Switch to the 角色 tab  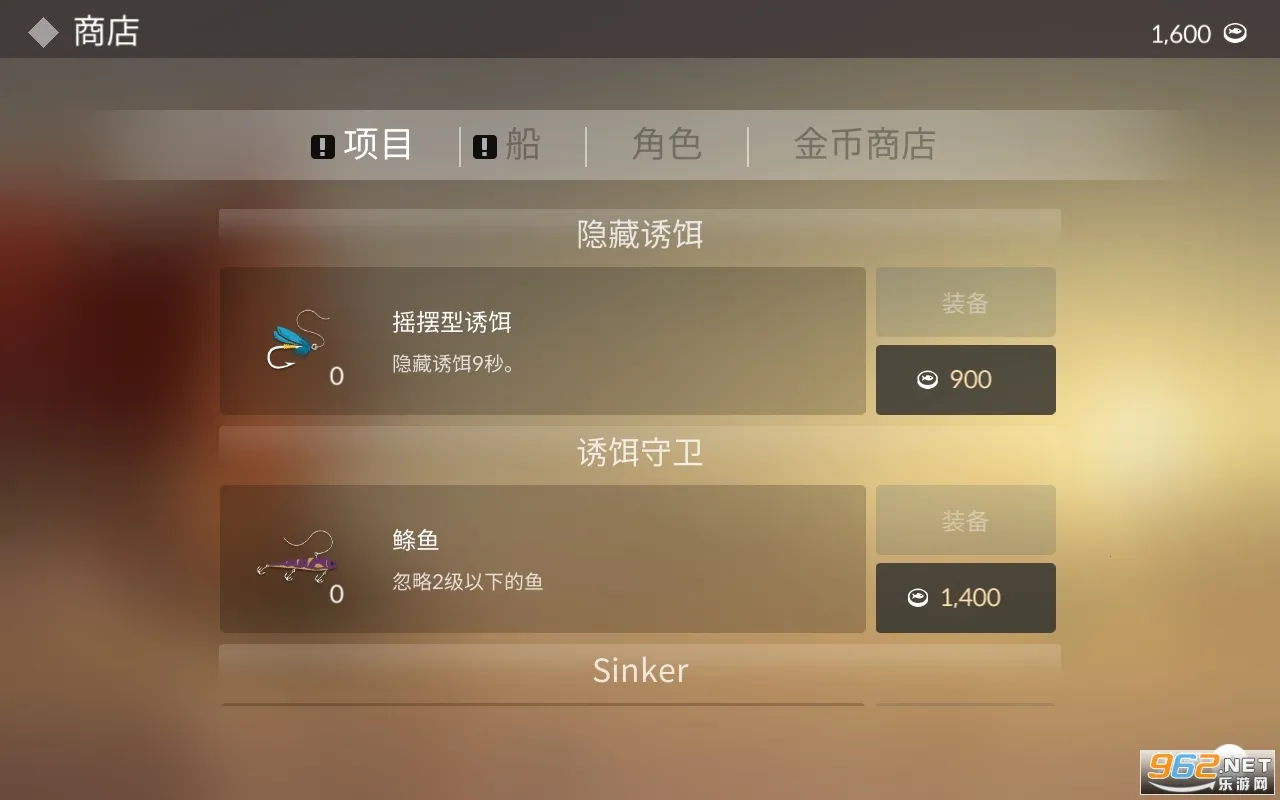pyautogui.click(x=667, y=145)
